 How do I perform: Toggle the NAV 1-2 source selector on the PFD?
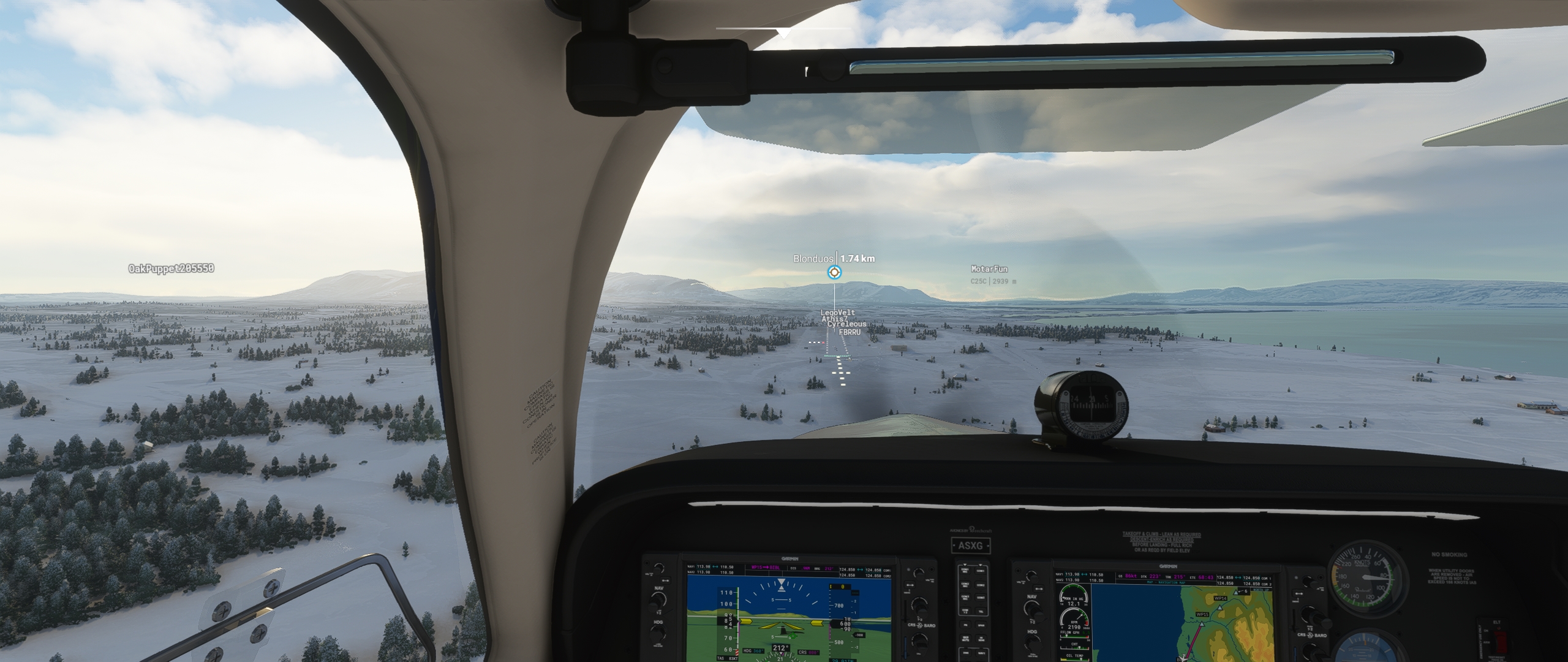659,614
